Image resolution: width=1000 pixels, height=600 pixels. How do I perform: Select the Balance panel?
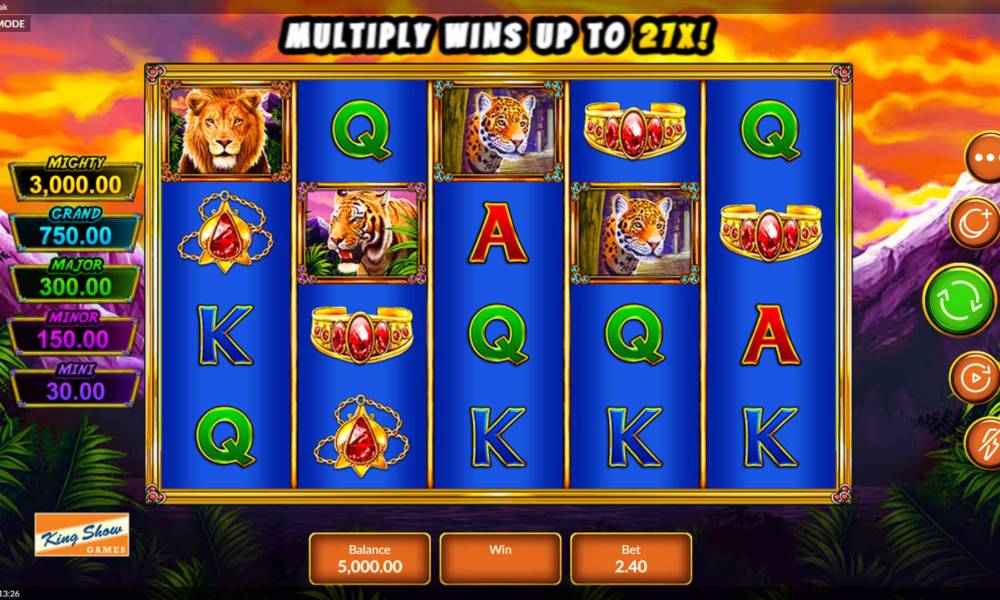coord(369,558)
